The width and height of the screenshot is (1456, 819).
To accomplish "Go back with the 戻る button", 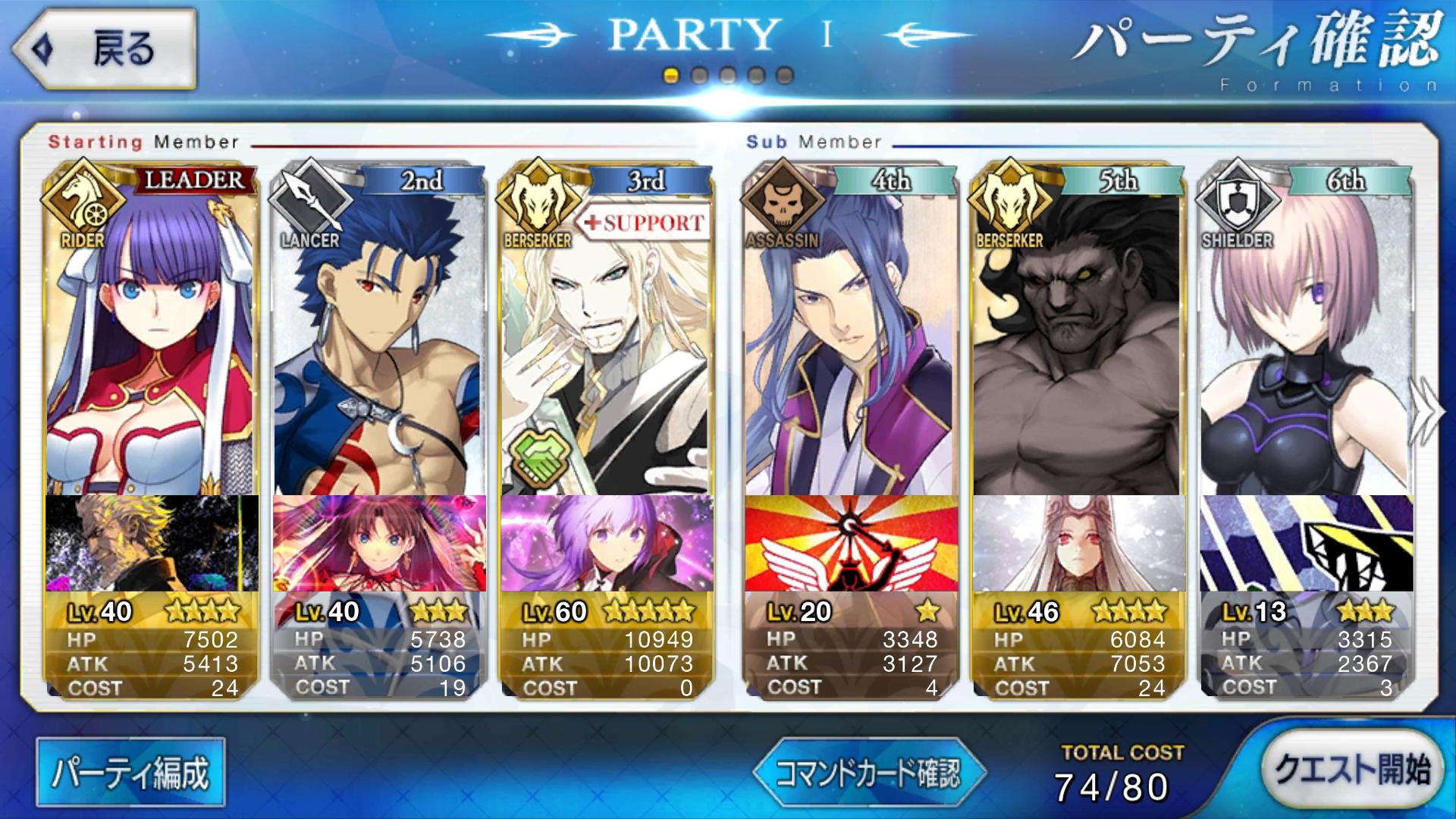I will coord(104,50).
